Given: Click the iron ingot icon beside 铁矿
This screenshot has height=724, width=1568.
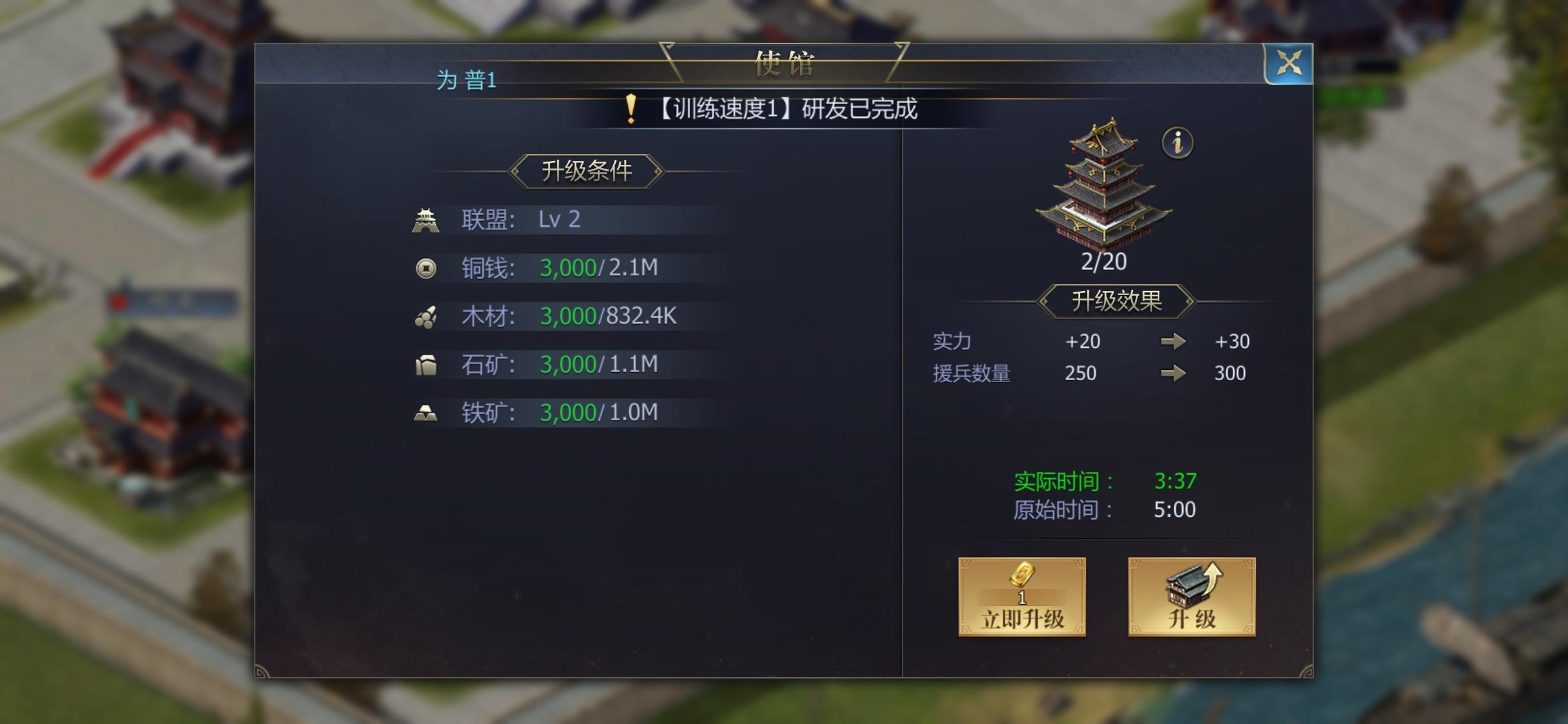Looking at the screenshot, I should click(x=428, y=413).
